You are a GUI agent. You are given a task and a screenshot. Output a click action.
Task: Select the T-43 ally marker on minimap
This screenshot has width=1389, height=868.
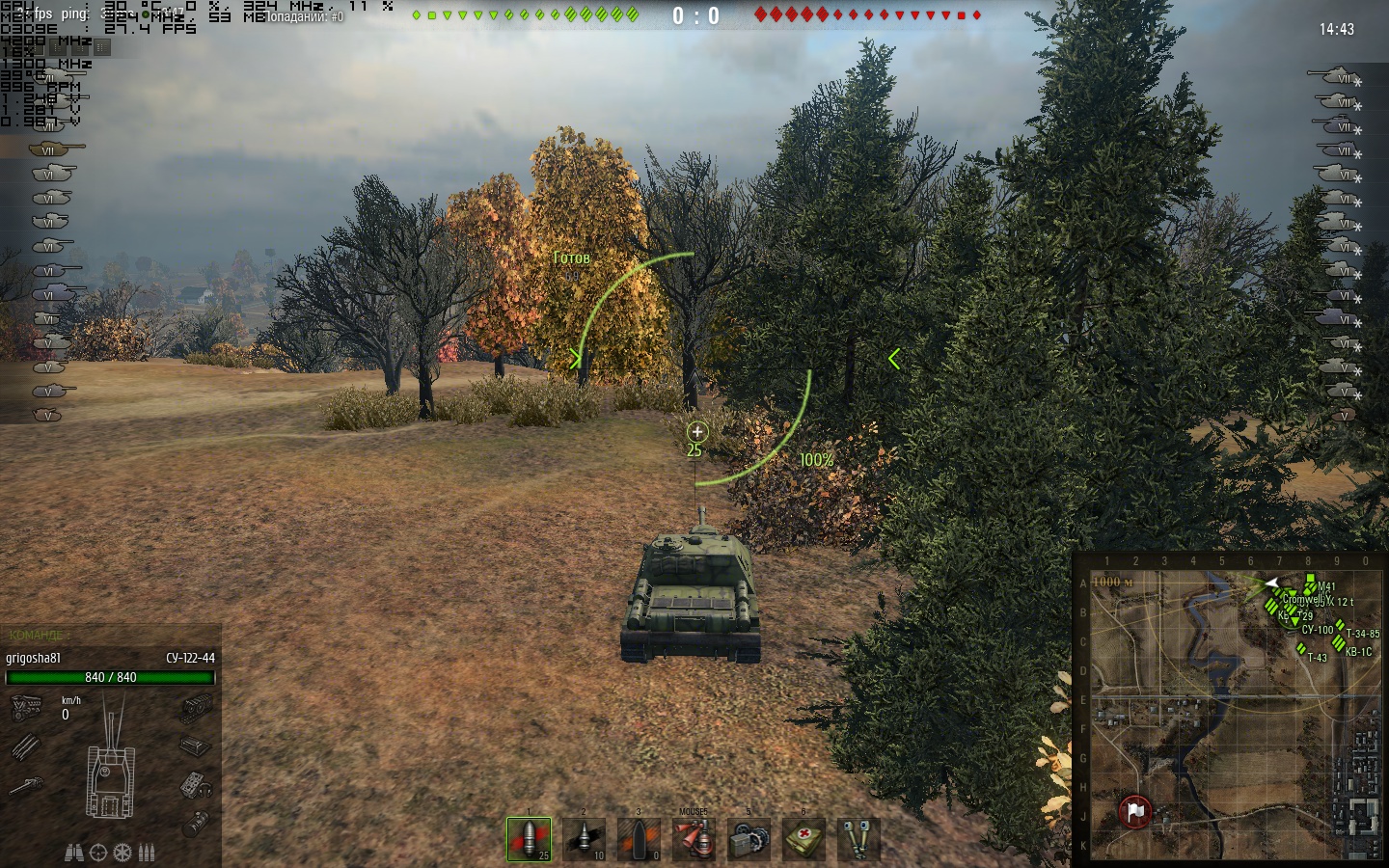point(1301,650)
